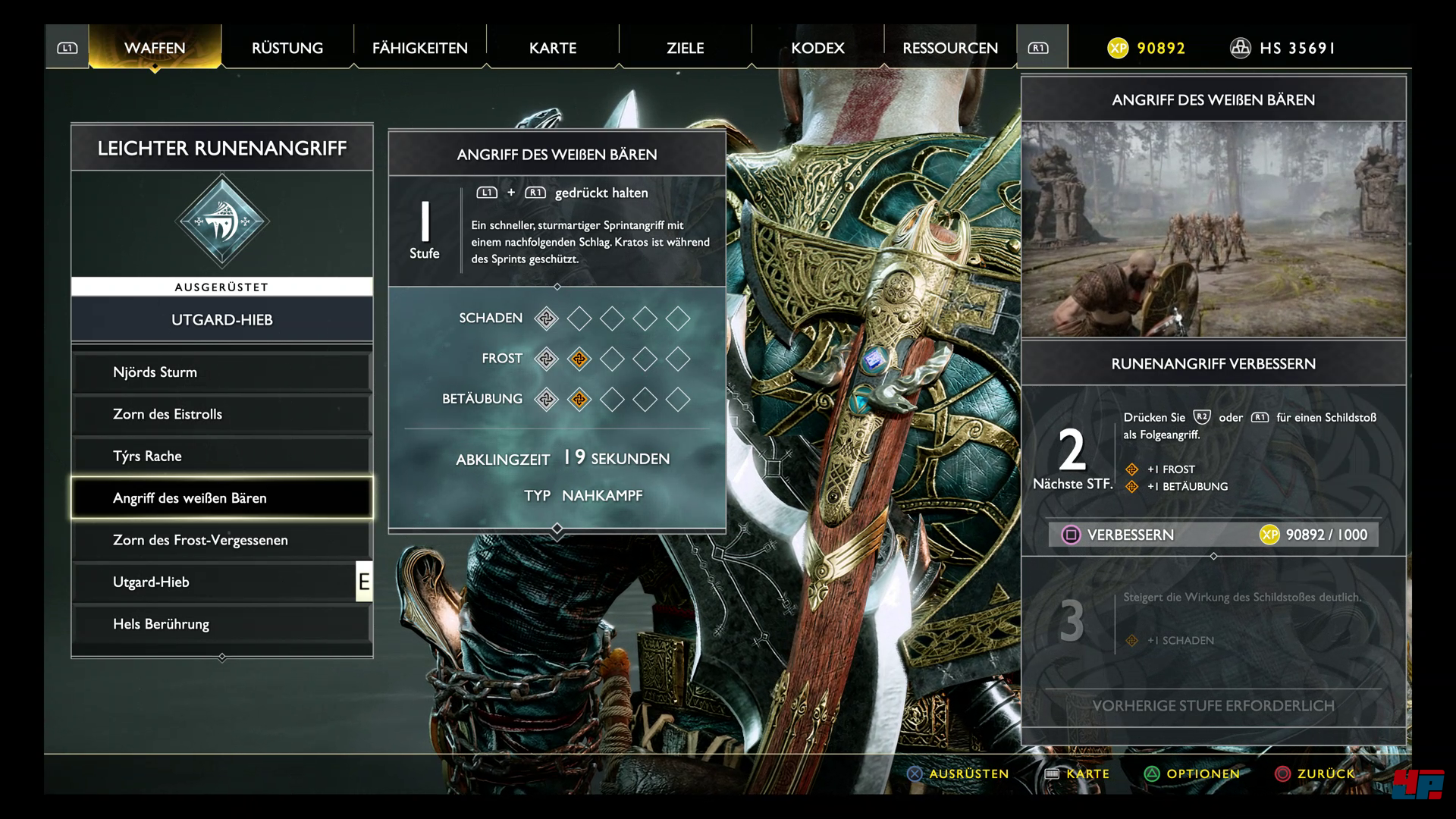Click the equipped Utgard-Hieb rune diamond icon
This screenshot has width=1456, height=819.
(221, 222)
